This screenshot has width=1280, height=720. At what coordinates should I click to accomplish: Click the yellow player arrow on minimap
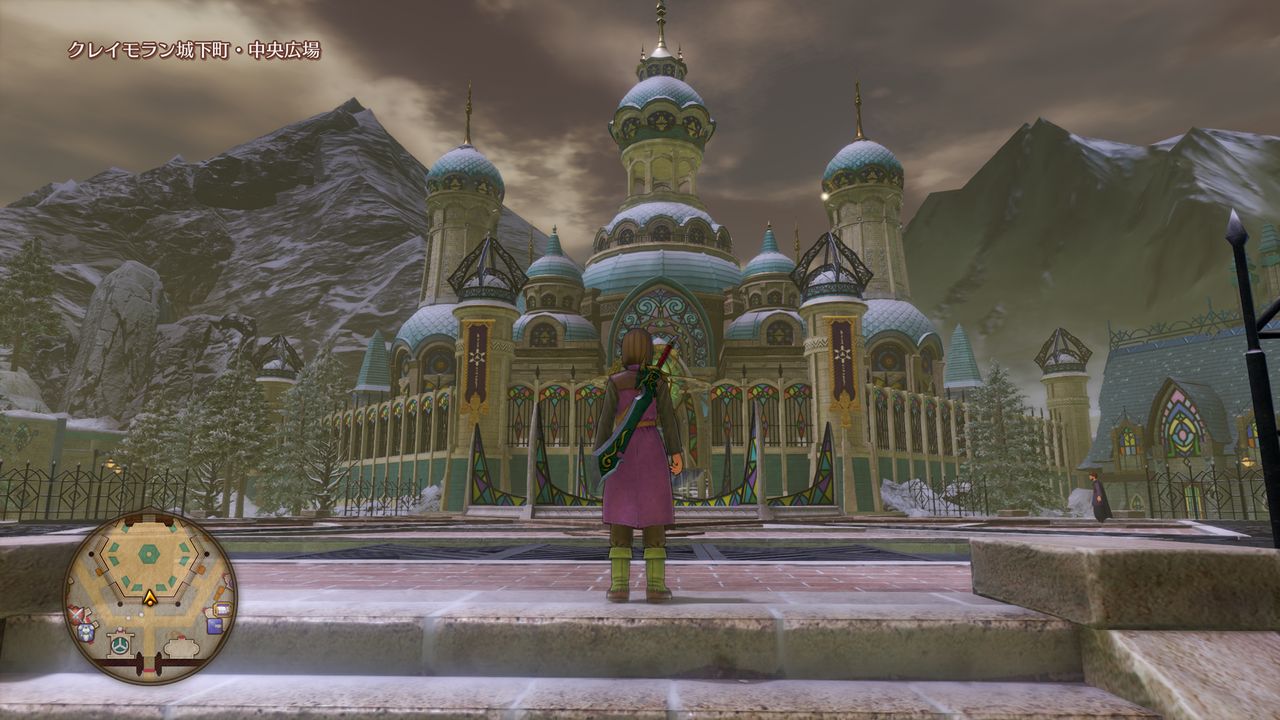pyautogui.click(x=150, y=599)
